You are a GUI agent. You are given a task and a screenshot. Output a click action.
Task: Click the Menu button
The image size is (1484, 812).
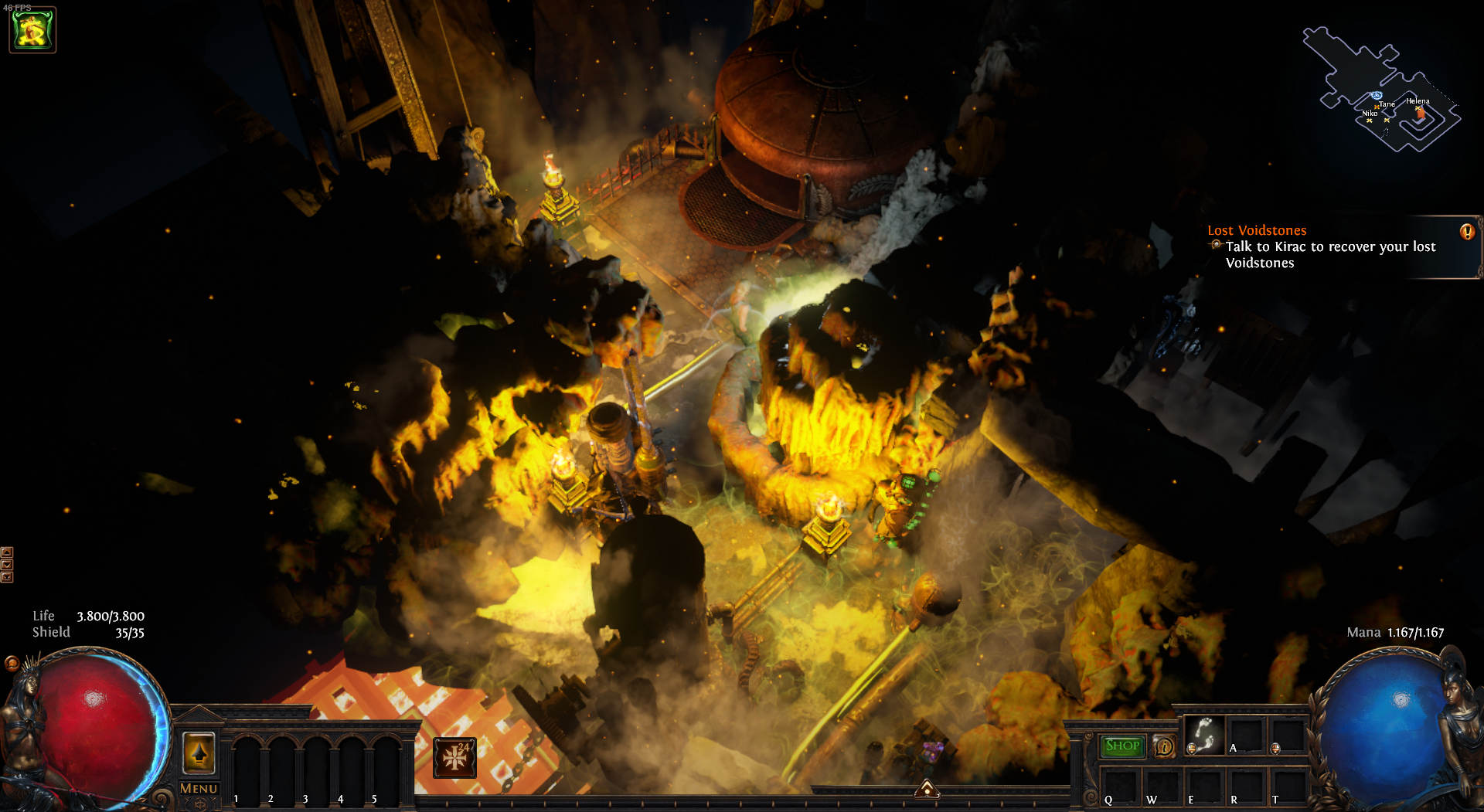click(x=199, y=788)
